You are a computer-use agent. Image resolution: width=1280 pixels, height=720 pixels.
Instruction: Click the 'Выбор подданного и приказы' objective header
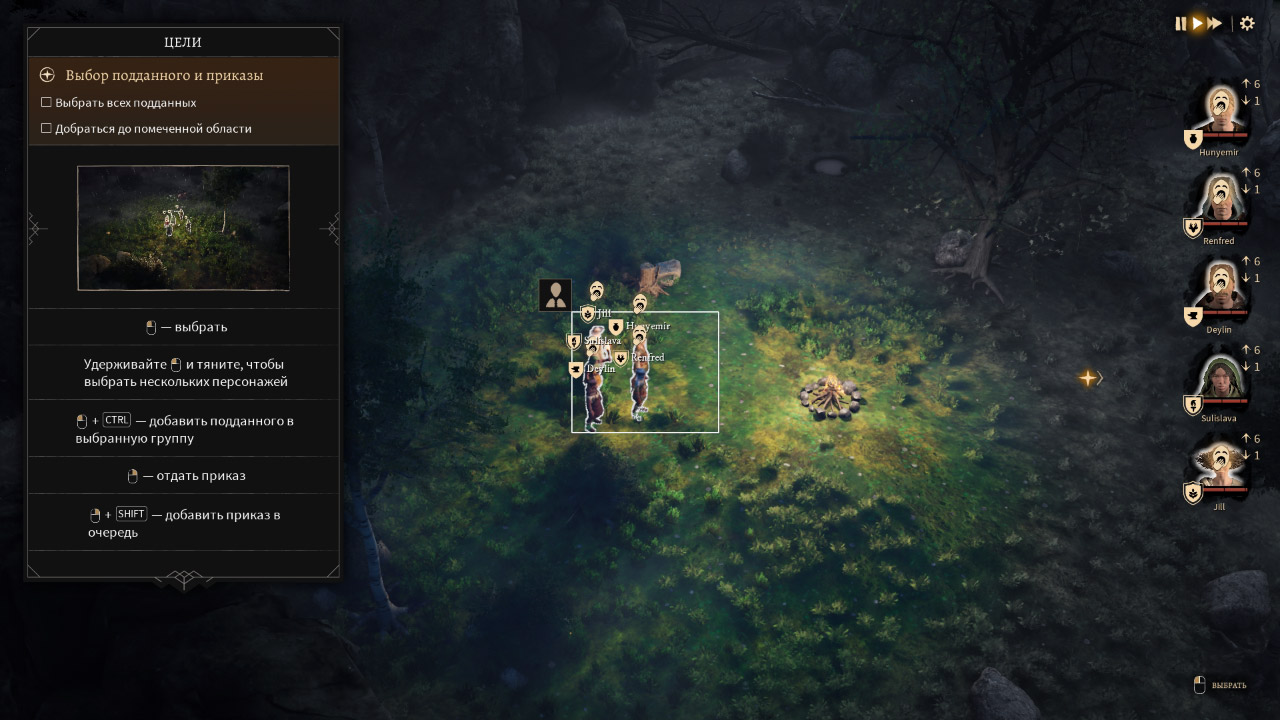pos(164,75)
